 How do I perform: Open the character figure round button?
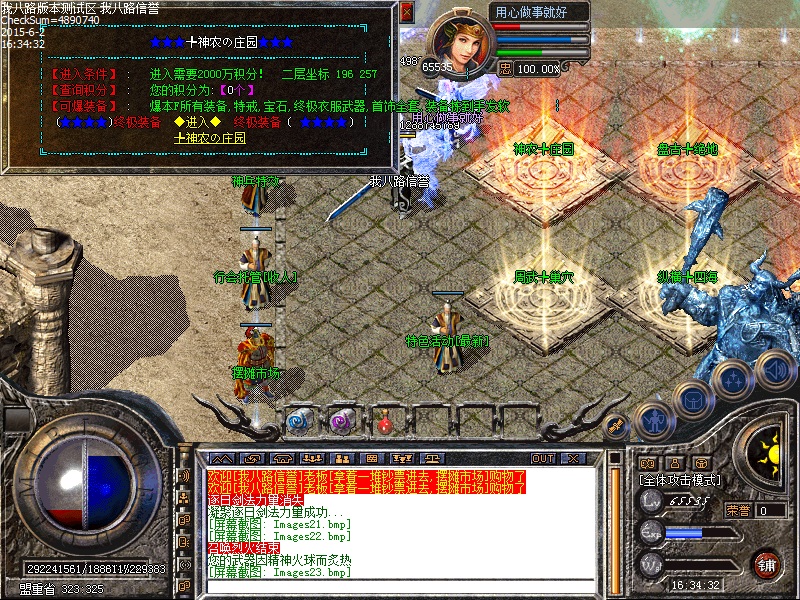pyautogui.click(x=653, y=421)
